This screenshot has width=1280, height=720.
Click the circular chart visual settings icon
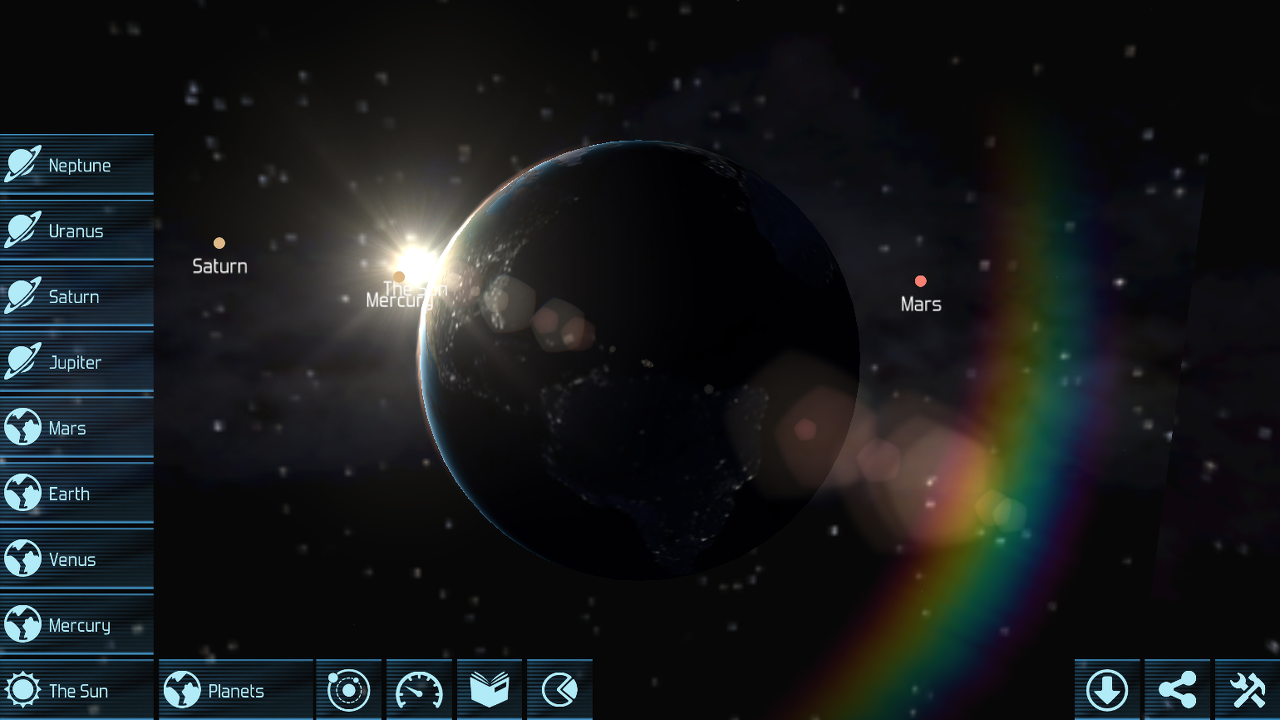coord(559,689)
